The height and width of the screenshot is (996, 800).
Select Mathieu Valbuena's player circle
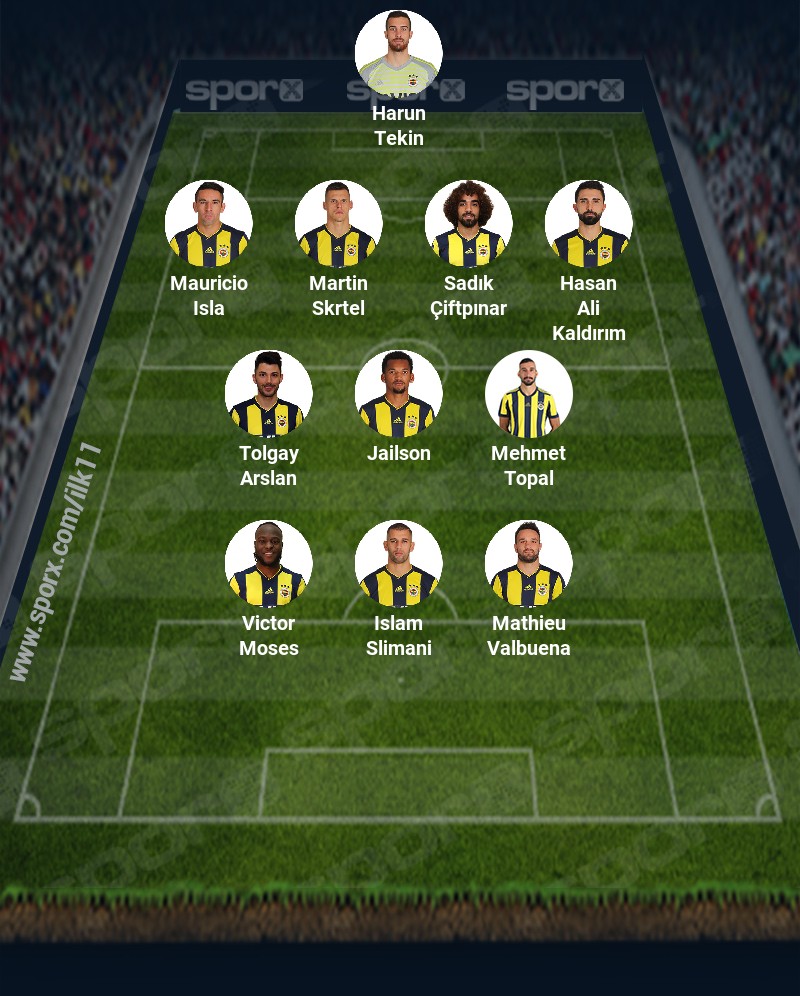click(528, 564)
